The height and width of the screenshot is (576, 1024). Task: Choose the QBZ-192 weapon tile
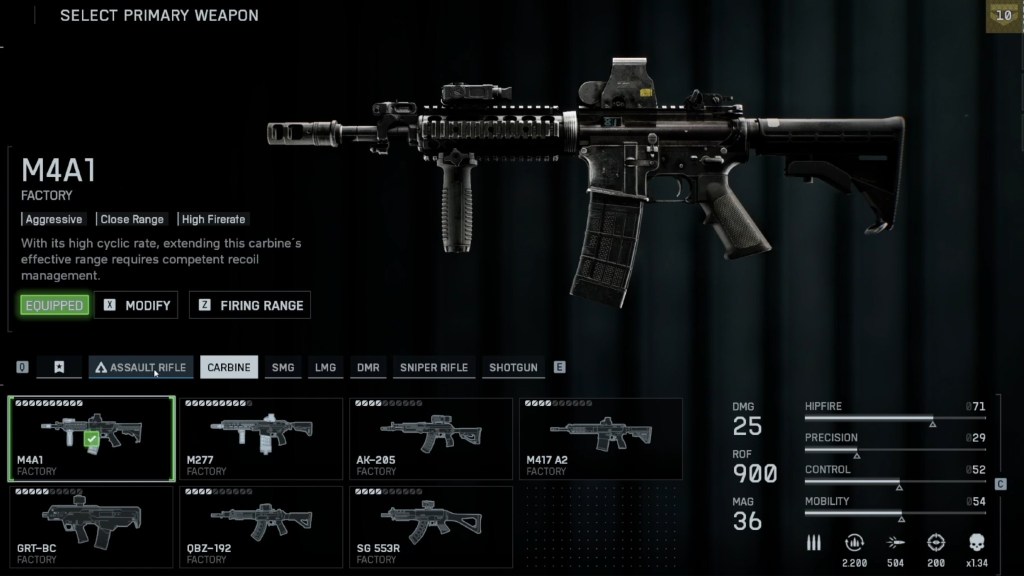(261, 526)
